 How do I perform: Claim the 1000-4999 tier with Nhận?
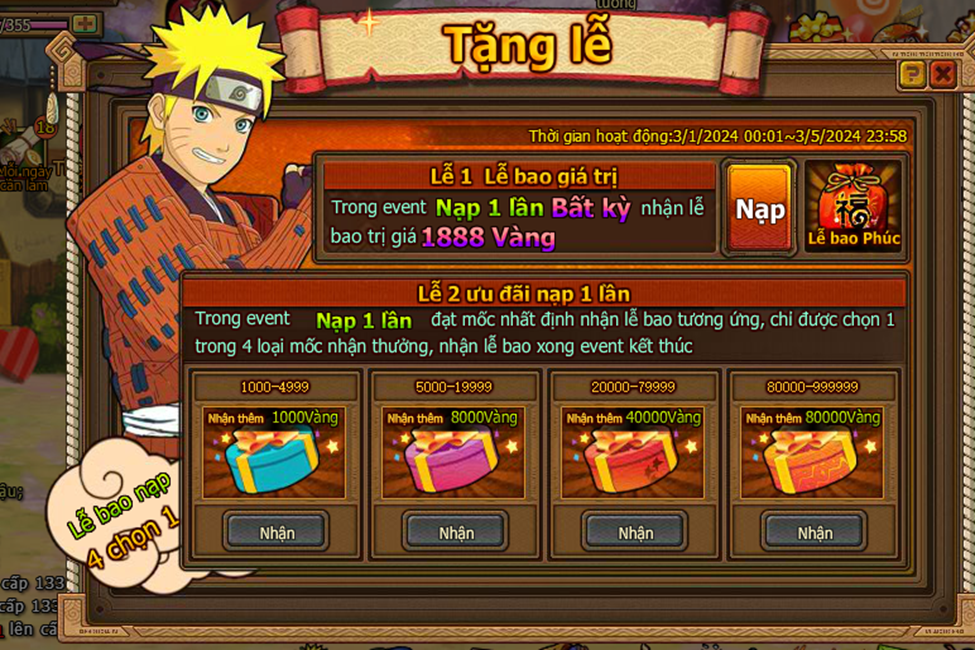pyautogui.click(x=276, y=532)
